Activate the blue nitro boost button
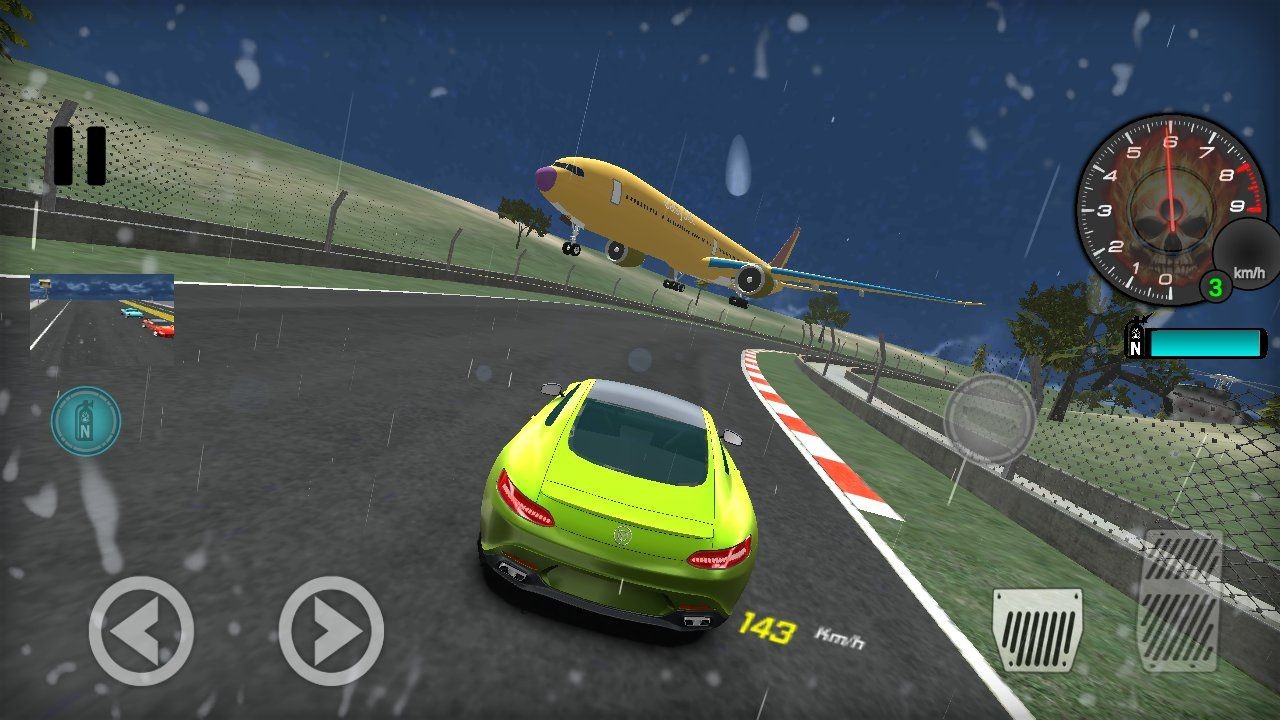This screenshot has height=720, width=1280. 86,421
